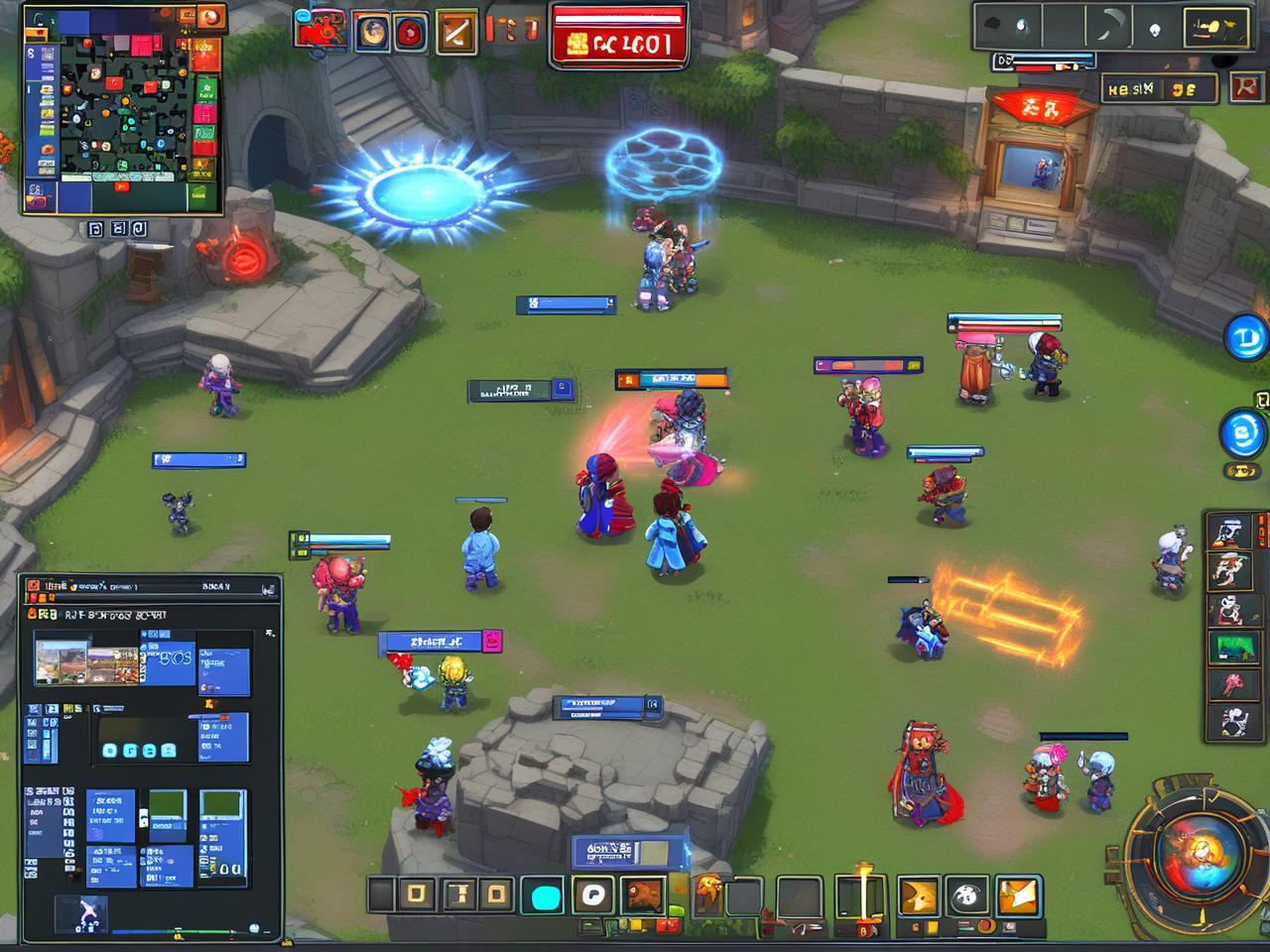Select the green landscape thumbnail in side panel
The image size is (1270, 952).
[x=1233, y=646]
